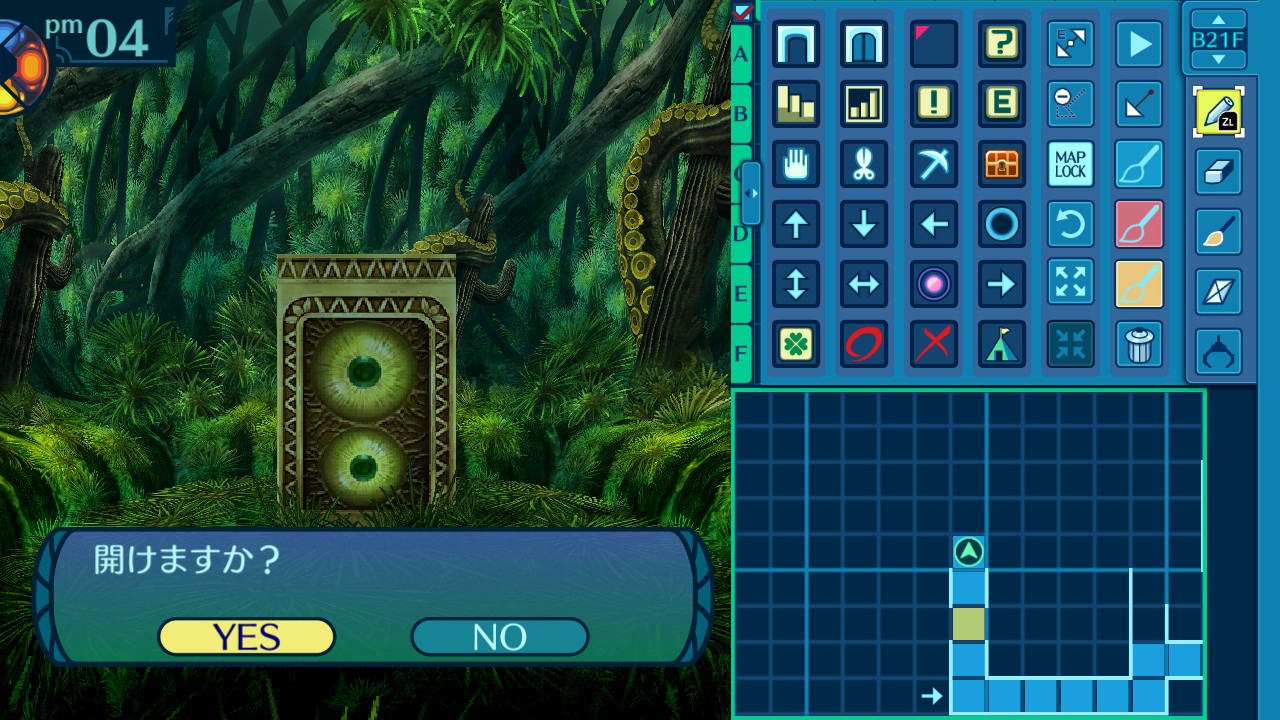The image size is (1280, 720).
Task: Pick the exclamation mark icon
Action: click(934, 104)
